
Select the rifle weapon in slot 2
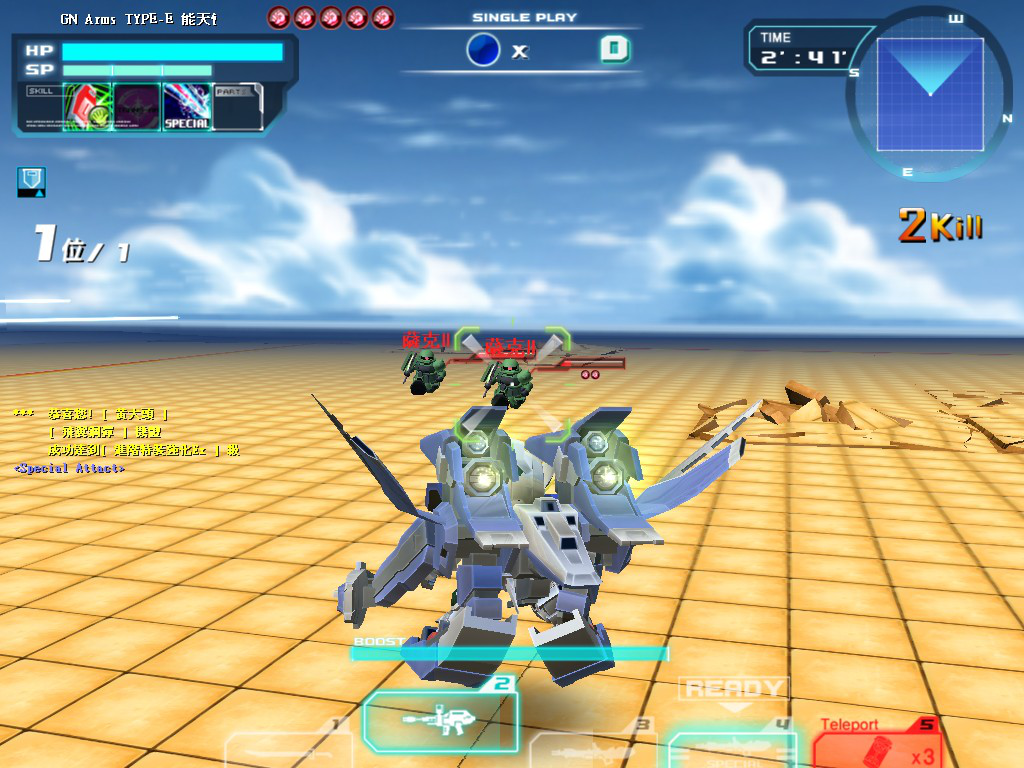point(441,719)
